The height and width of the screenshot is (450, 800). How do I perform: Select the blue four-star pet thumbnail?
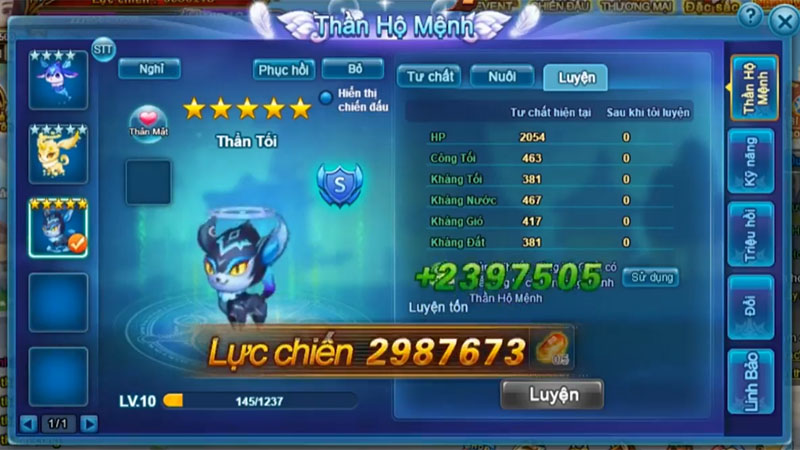tap(58, 79)
